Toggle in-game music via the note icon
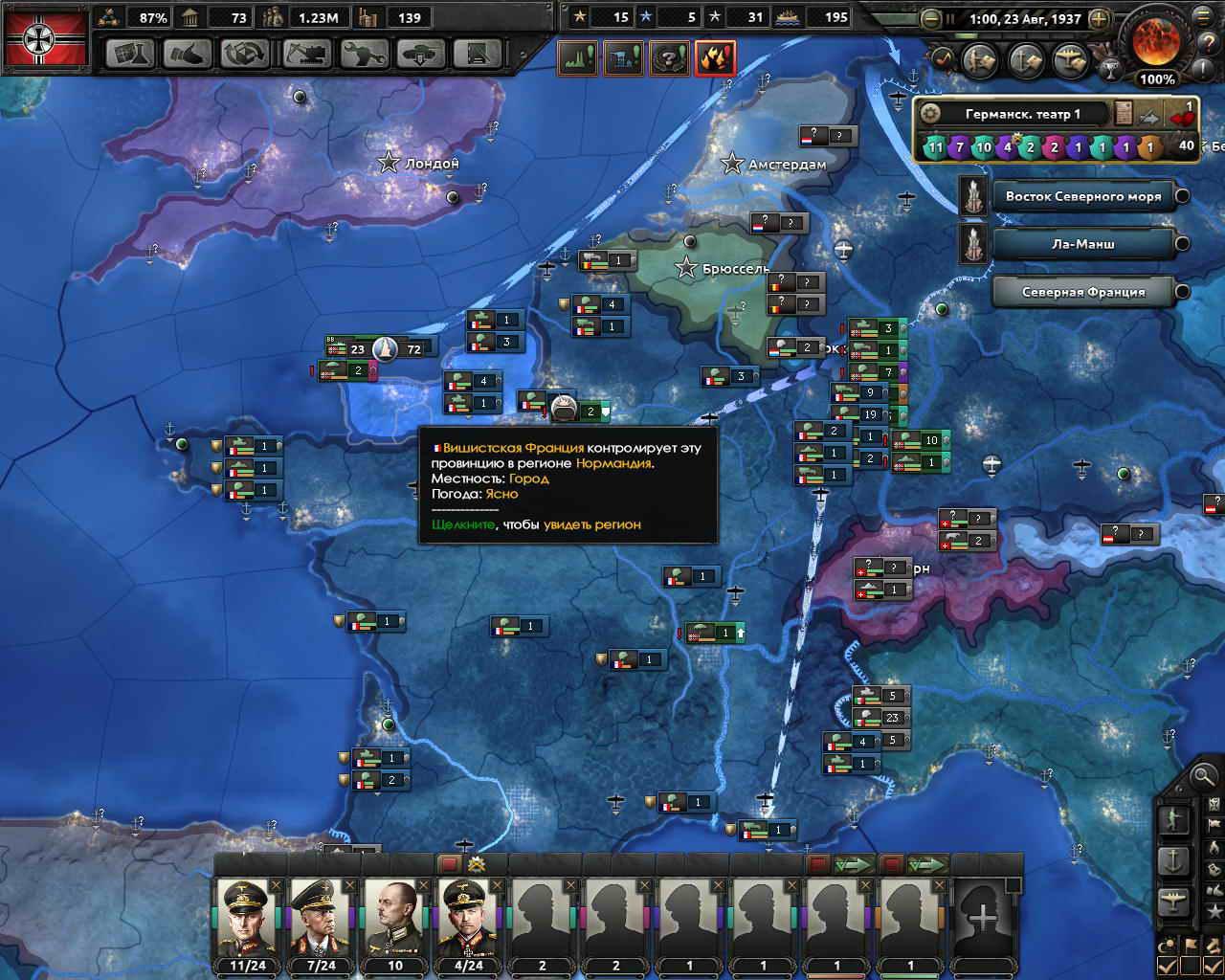Screen dimensions: 1225x980 (944, 59)
